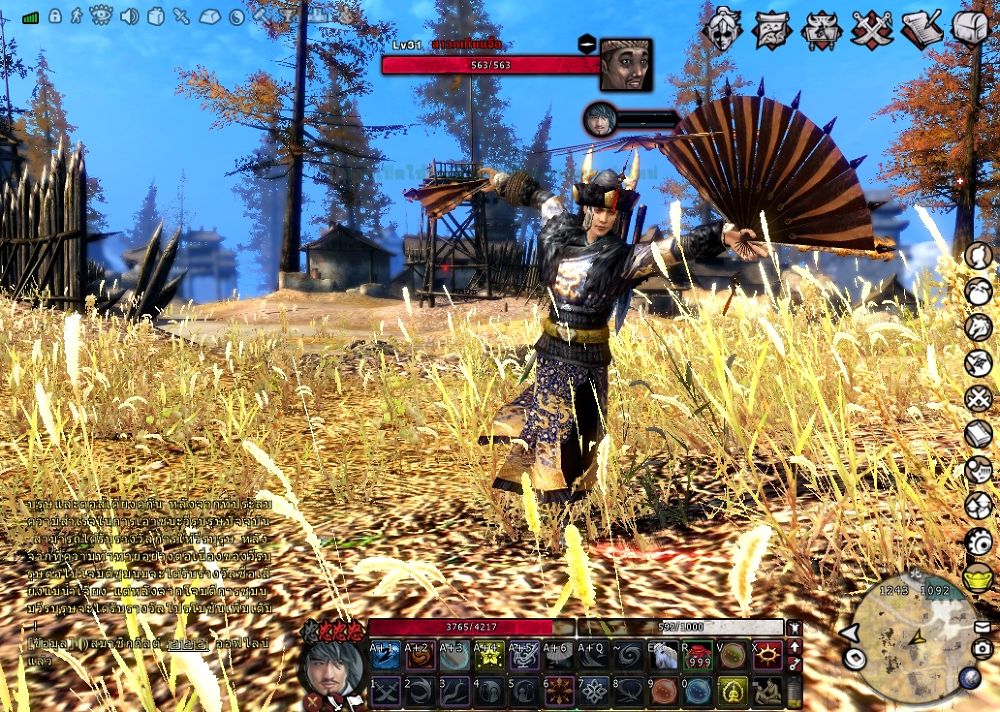Click the yin-yang icon in top bar

click(237, 16)
